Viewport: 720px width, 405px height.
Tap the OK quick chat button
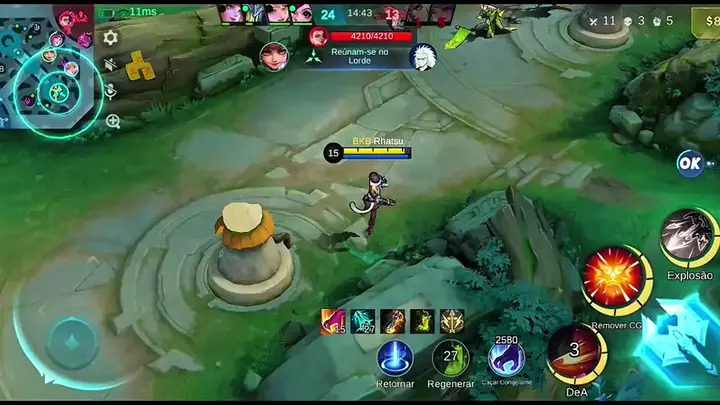coord(689,163)
